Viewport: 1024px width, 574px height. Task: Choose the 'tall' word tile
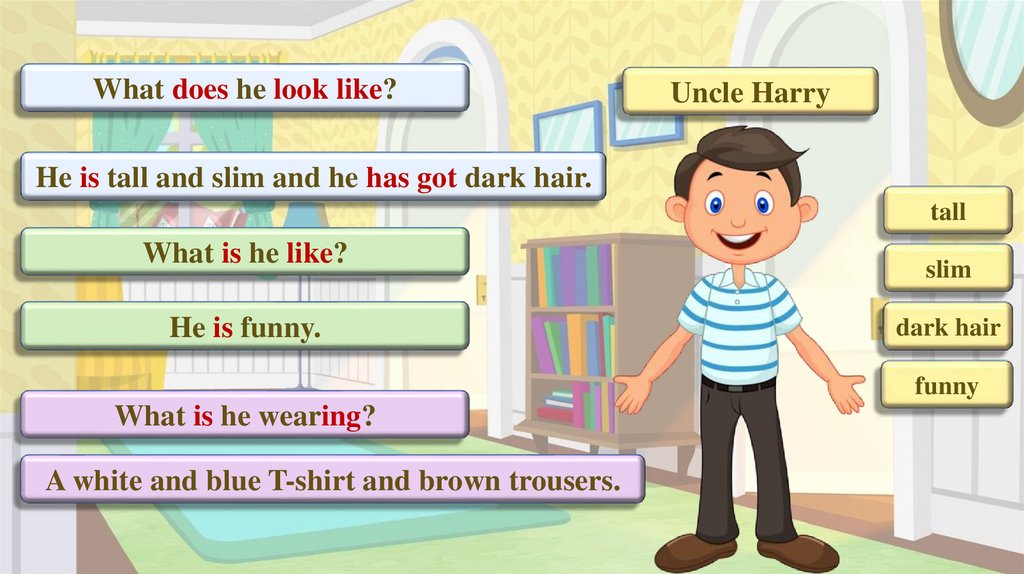(947, 211)
